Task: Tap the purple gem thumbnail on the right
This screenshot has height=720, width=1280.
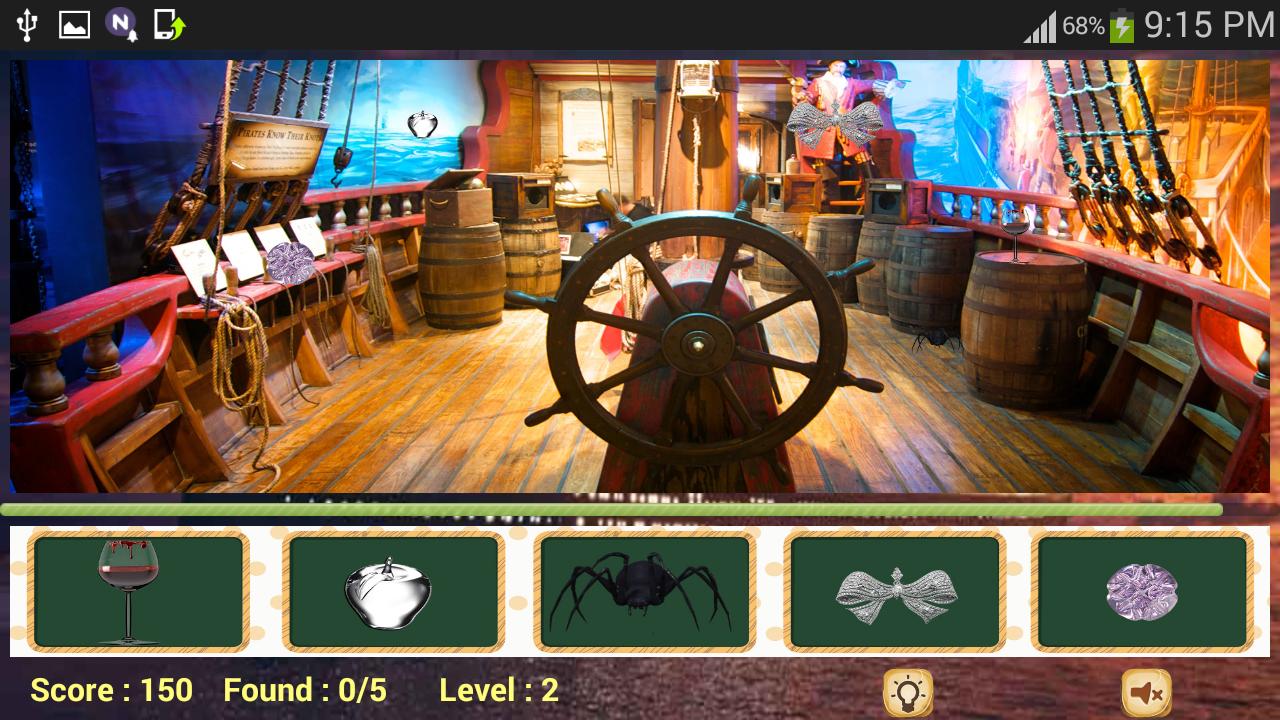Action: 1141,590
